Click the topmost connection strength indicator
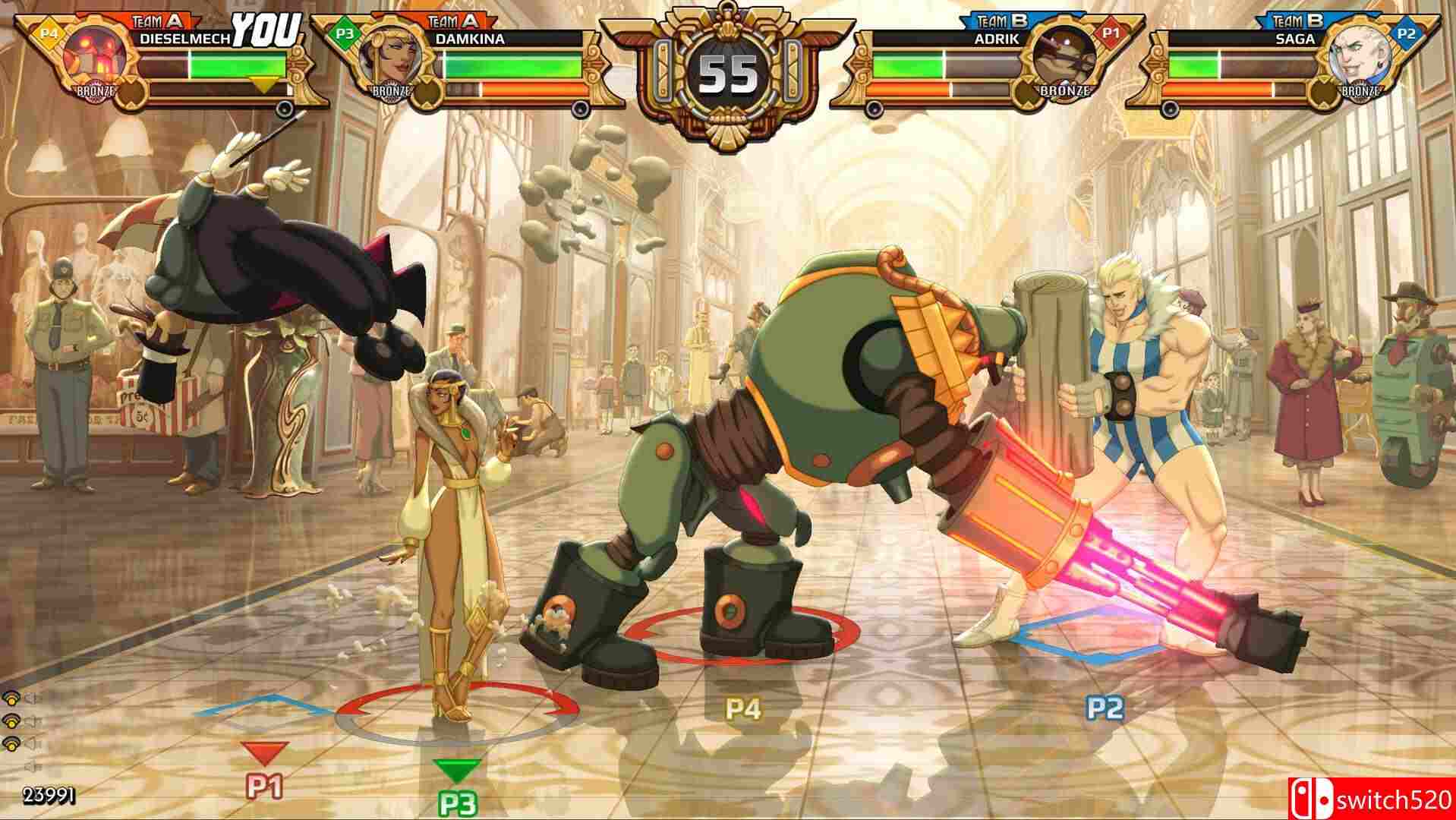 tap(10, 699)
